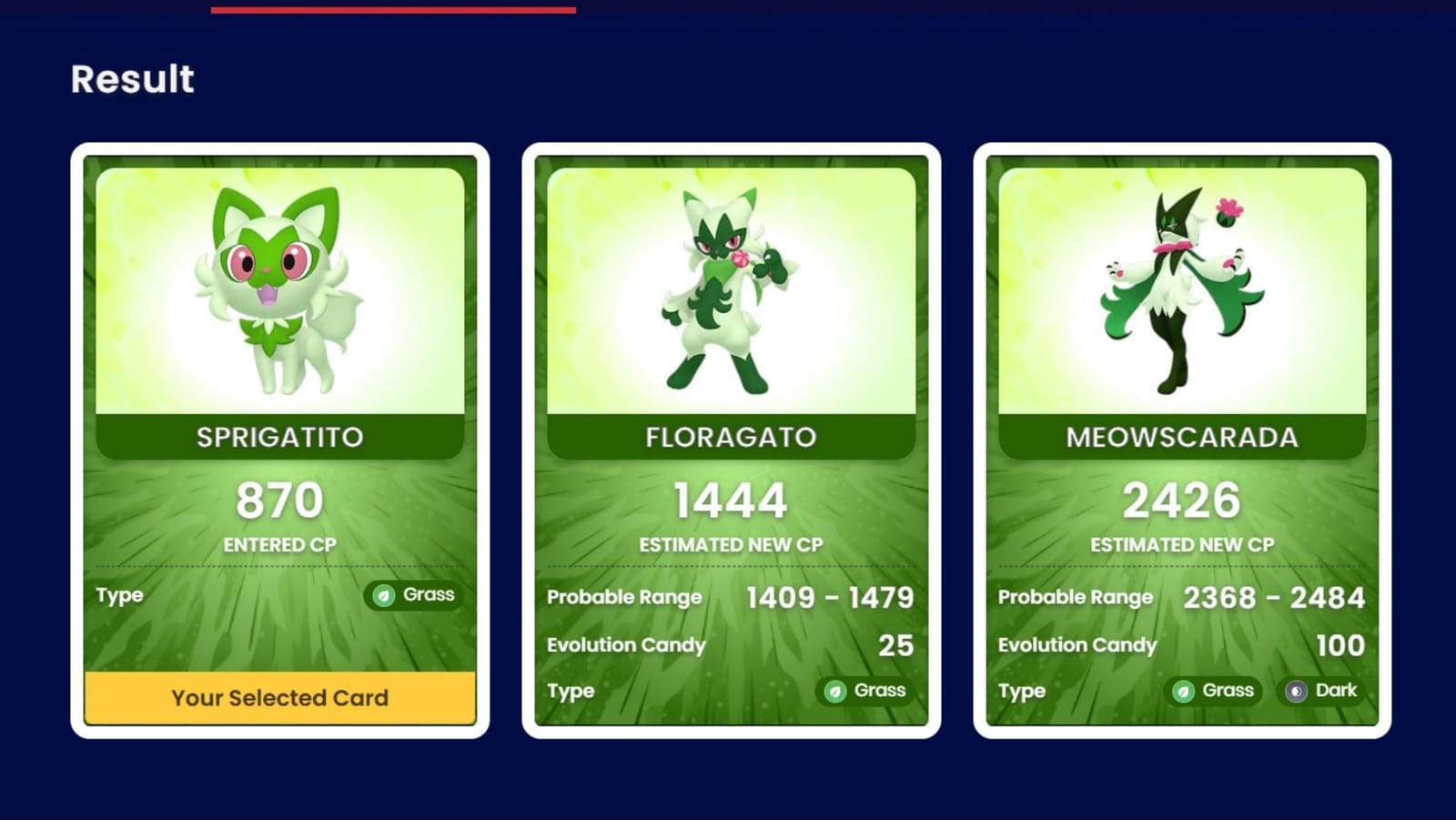Viewport: 1456px width, 820px height.
Task: Click the Sprigatito artwork image
Action: point(282,282)
